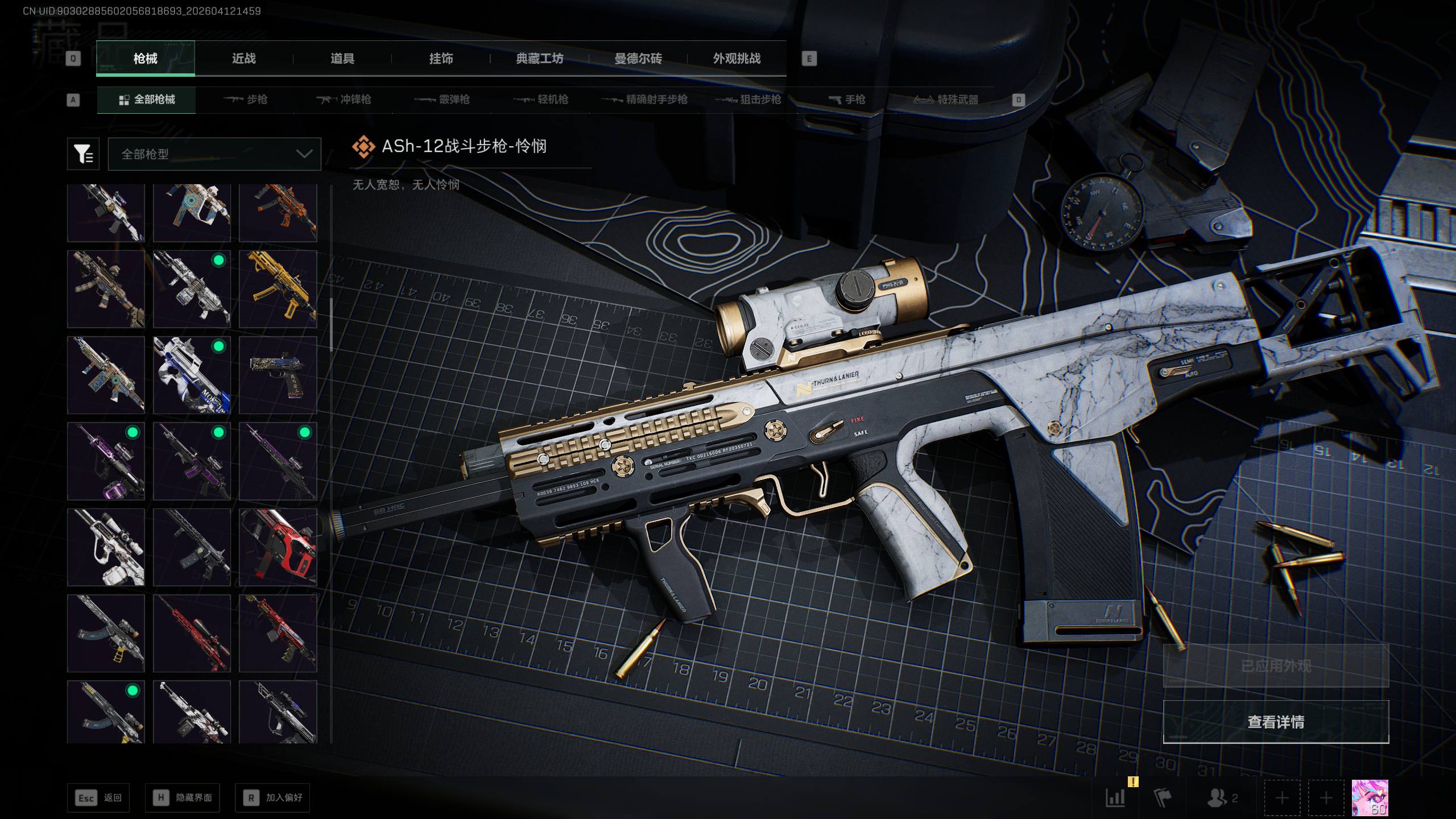Screen dimensions: 1456x819
Task: Click the 返回 back button
Action: [98, 797]
